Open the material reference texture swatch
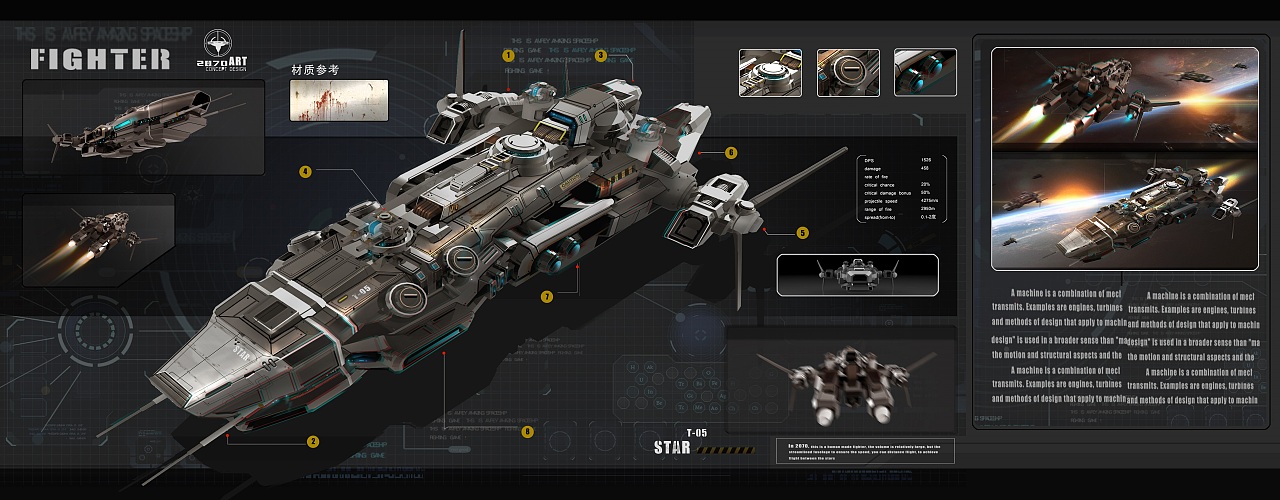 point(339,100)
